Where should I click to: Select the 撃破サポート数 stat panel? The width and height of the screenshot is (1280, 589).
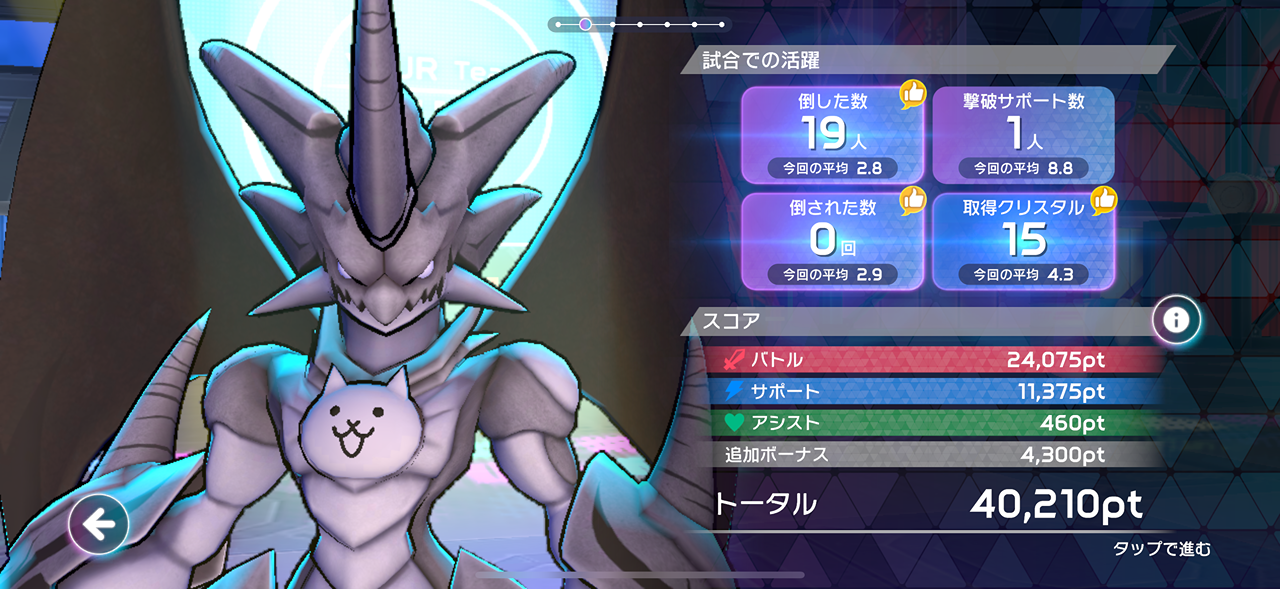tap(1023, 135)
